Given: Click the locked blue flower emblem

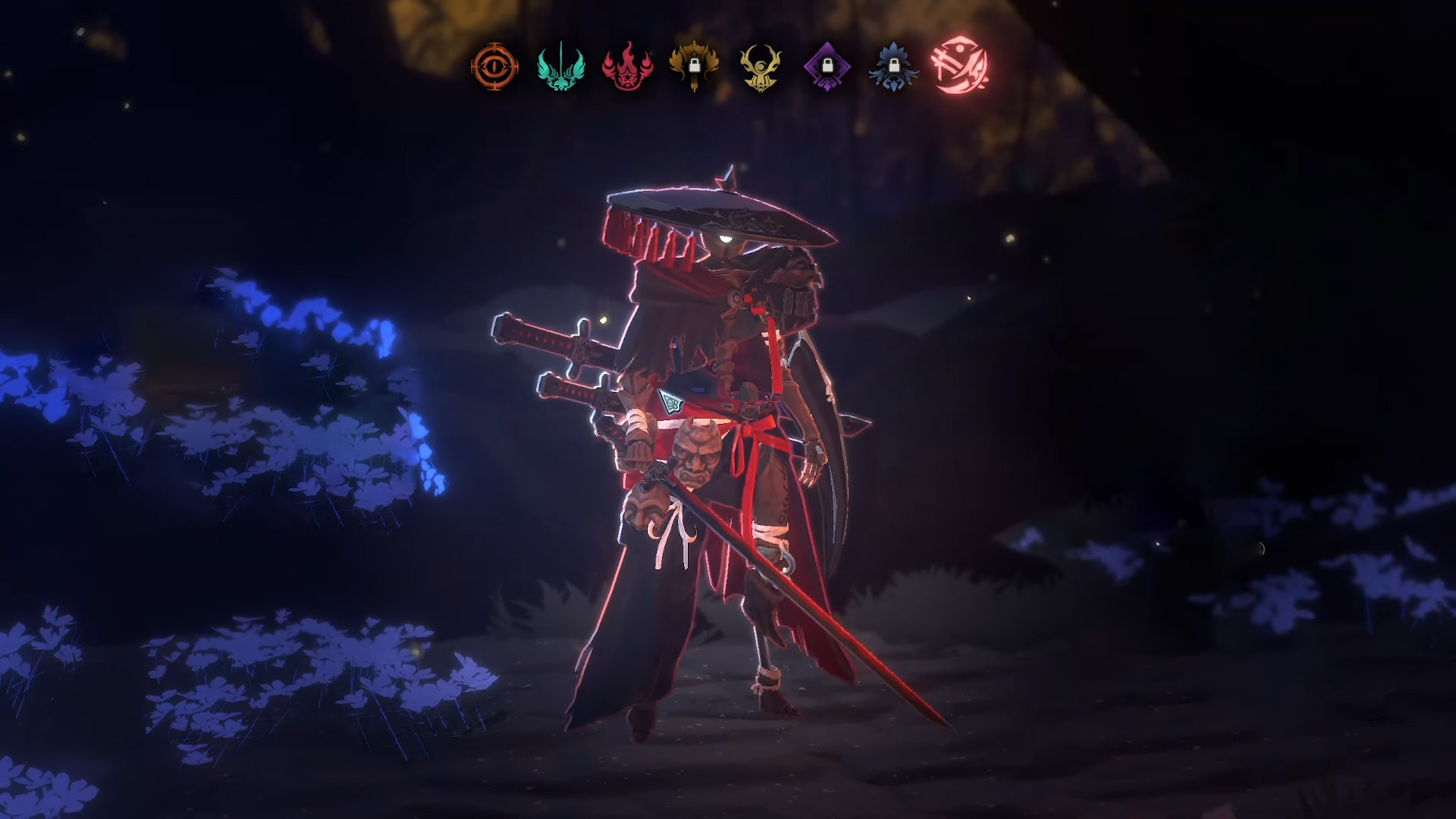Looking at the screenshot, I should pos(893,67).
